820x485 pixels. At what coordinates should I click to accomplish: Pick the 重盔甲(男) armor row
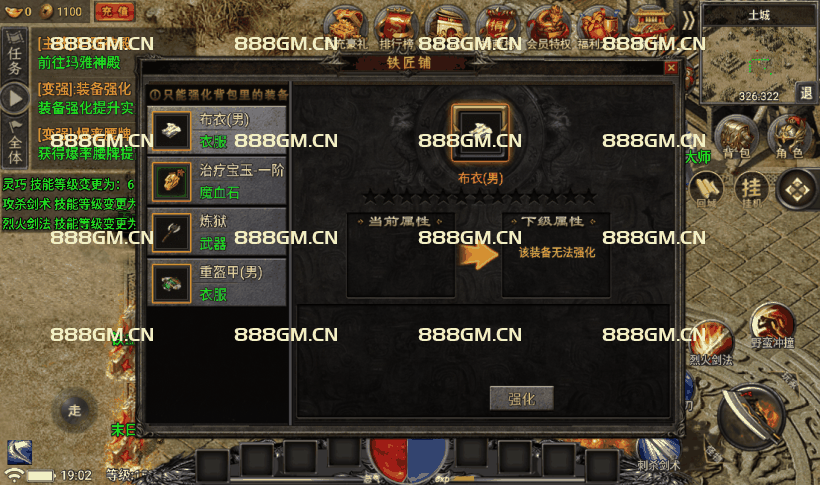pyautogui.click(x=217, y=282)
